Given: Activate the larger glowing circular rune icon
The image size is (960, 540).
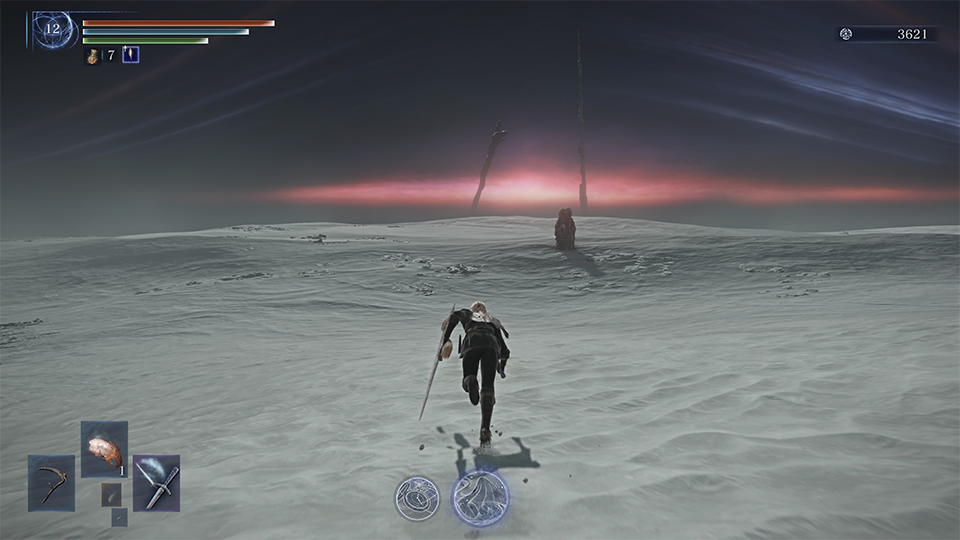Looking at the screenshot, I should coord(480,497).
